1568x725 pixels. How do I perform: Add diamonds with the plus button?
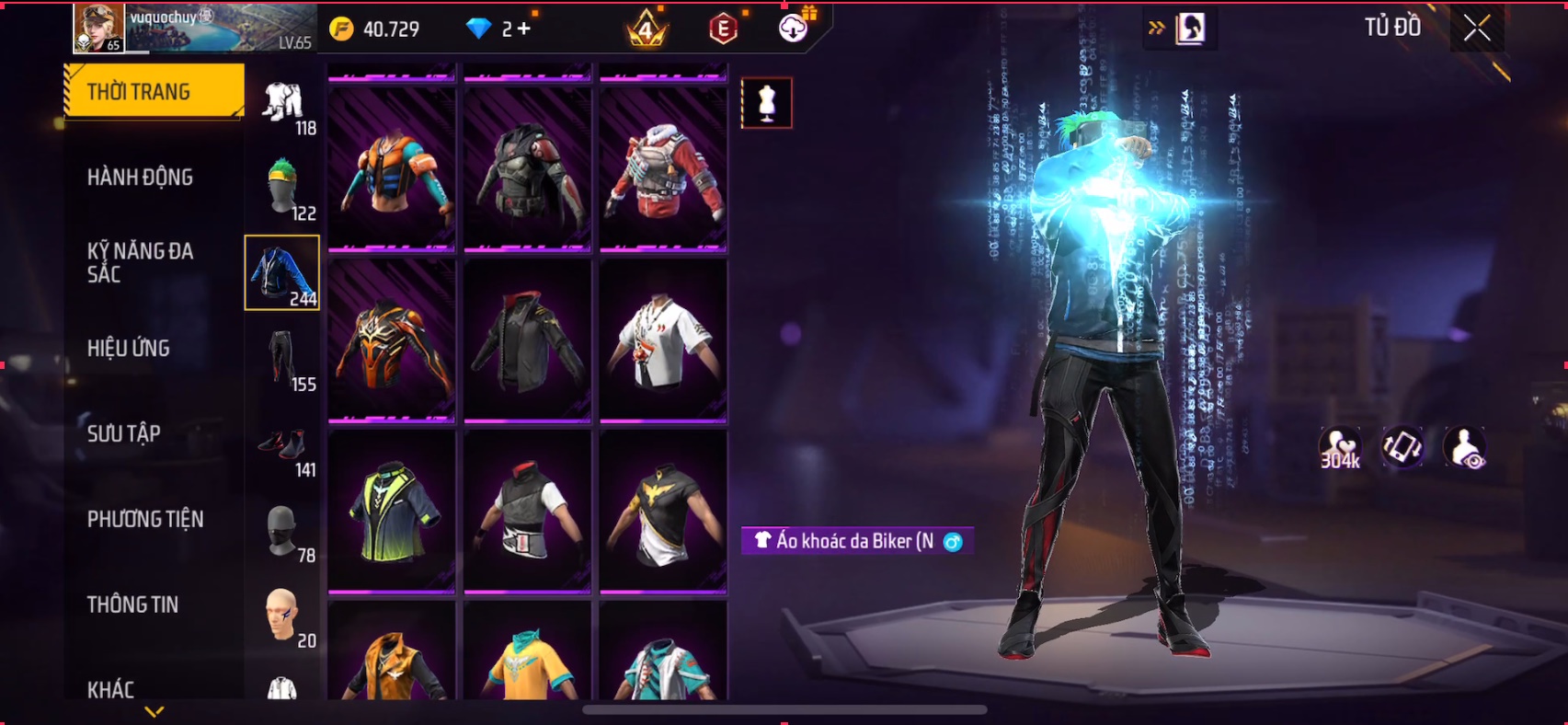[x=523, y=29]
